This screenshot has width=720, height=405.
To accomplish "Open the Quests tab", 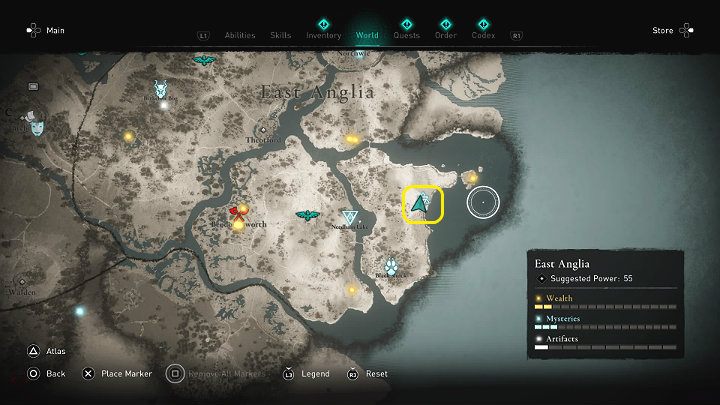I will tap(406, 35).
